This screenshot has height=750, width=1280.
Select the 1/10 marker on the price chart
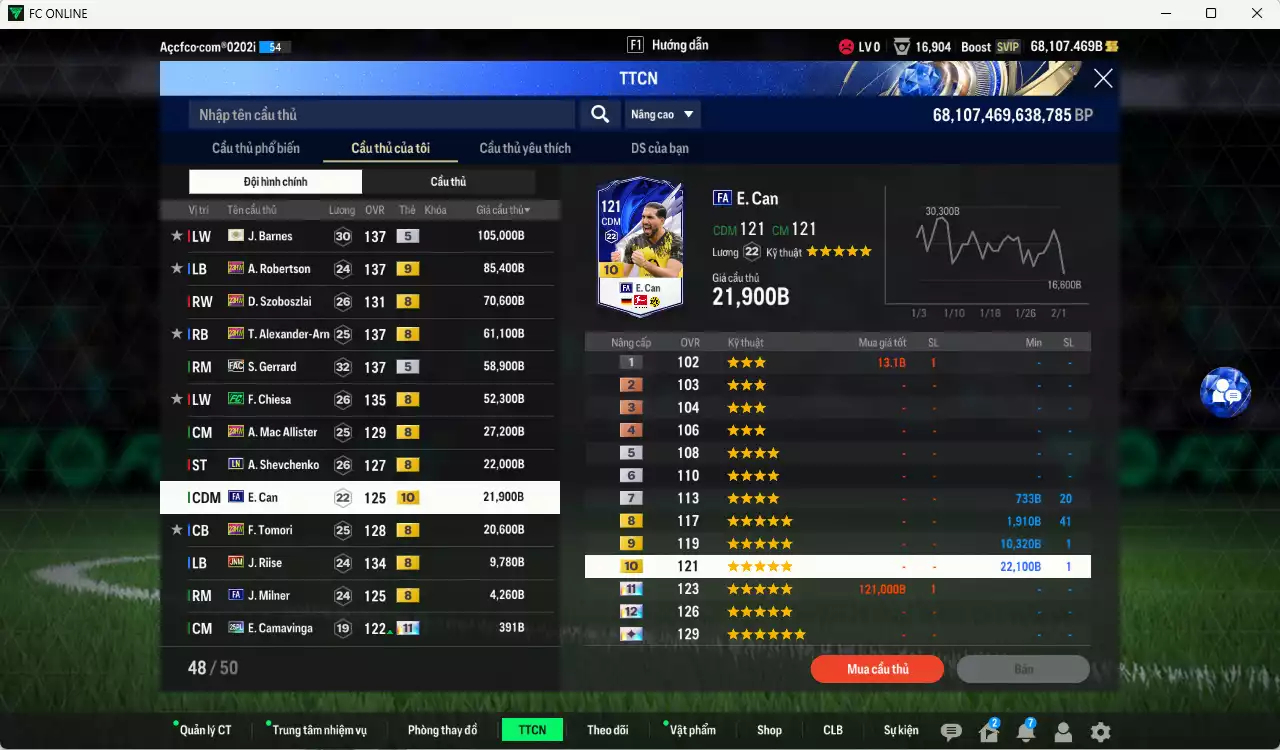[954, 312]
